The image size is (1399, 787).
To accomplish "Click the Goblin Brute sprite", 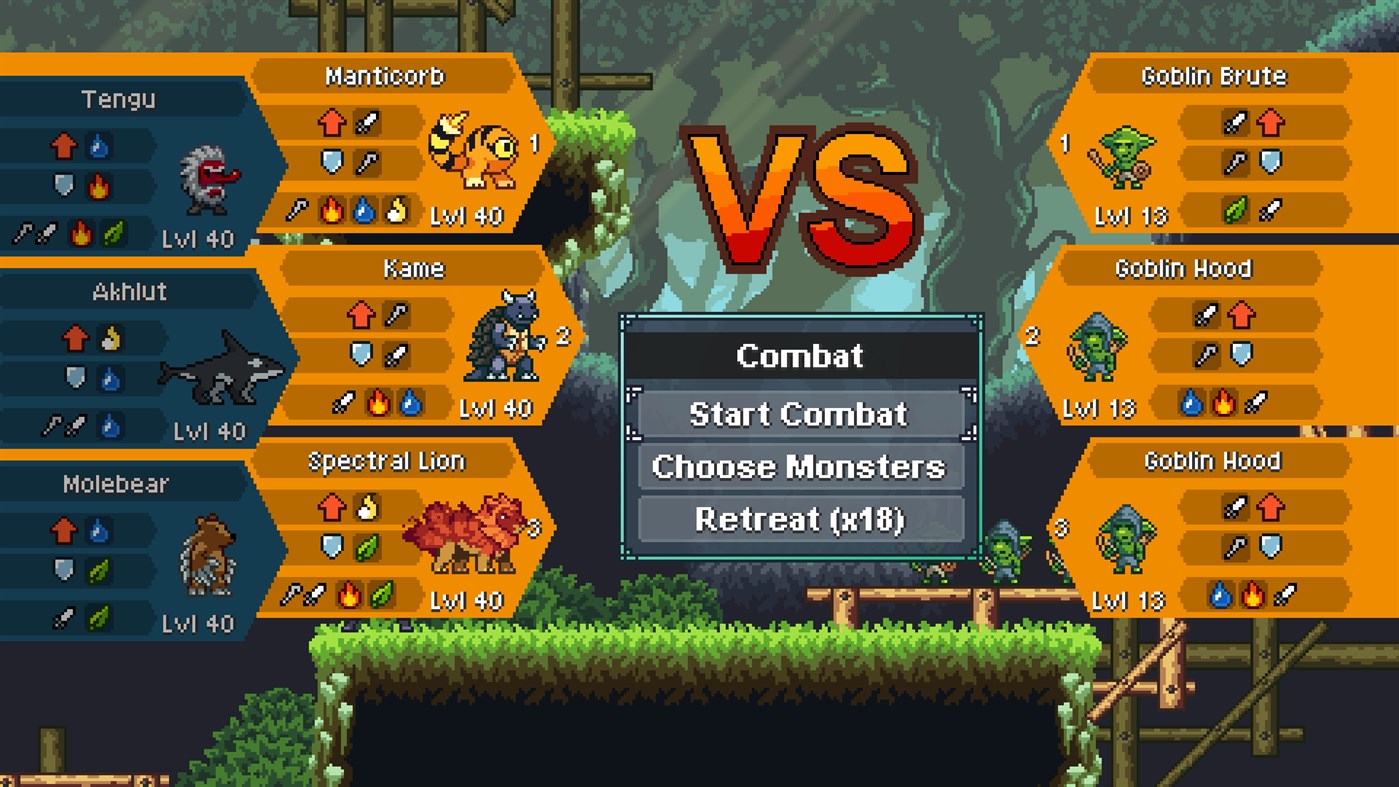I will 1126,157.
